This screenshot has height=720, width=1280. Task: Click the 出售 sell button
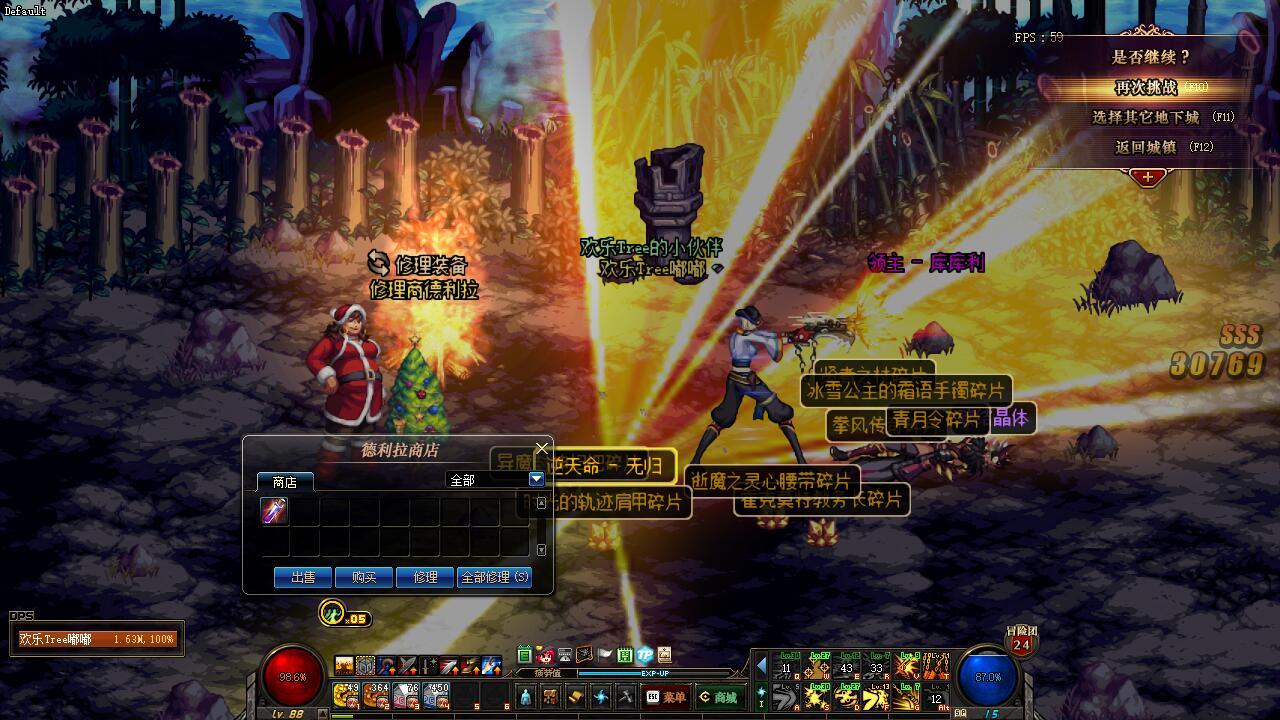point(303,577)
